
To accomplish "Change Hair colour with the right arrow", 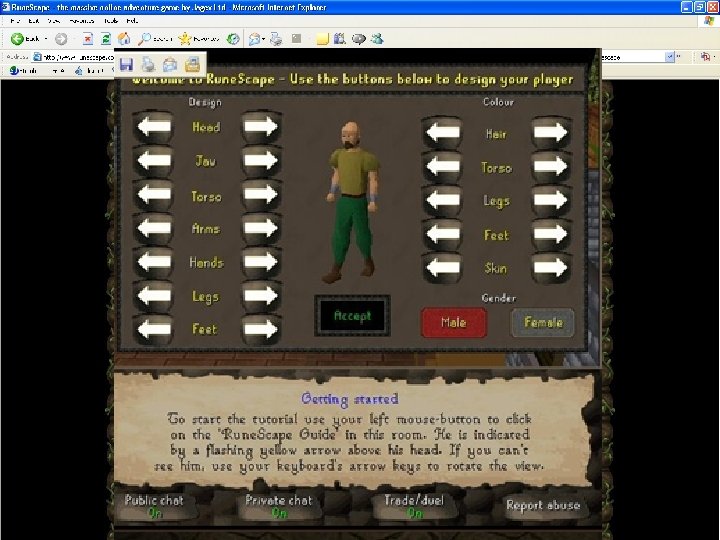I will (551, 133).
